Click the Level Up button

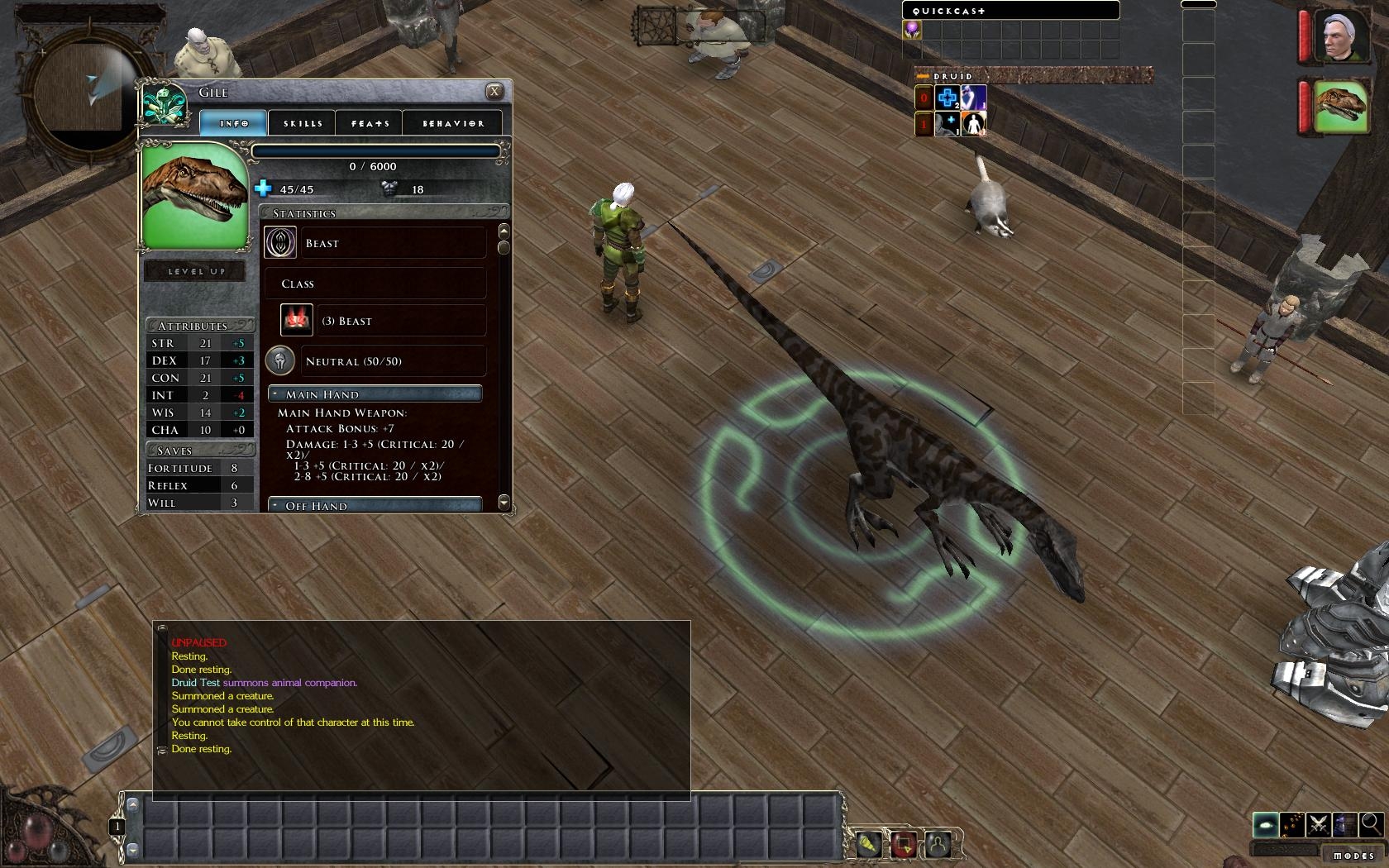(196, 271)
